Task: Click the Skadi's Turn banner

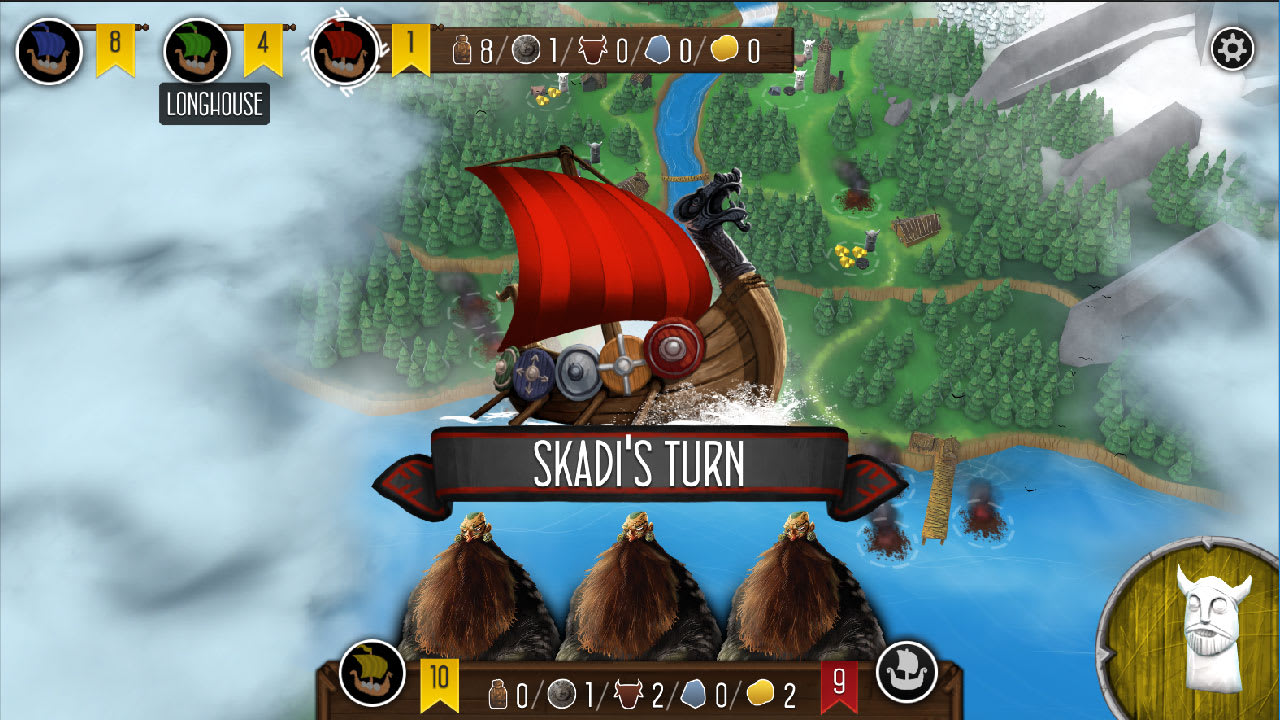Action: click(640, 464)
